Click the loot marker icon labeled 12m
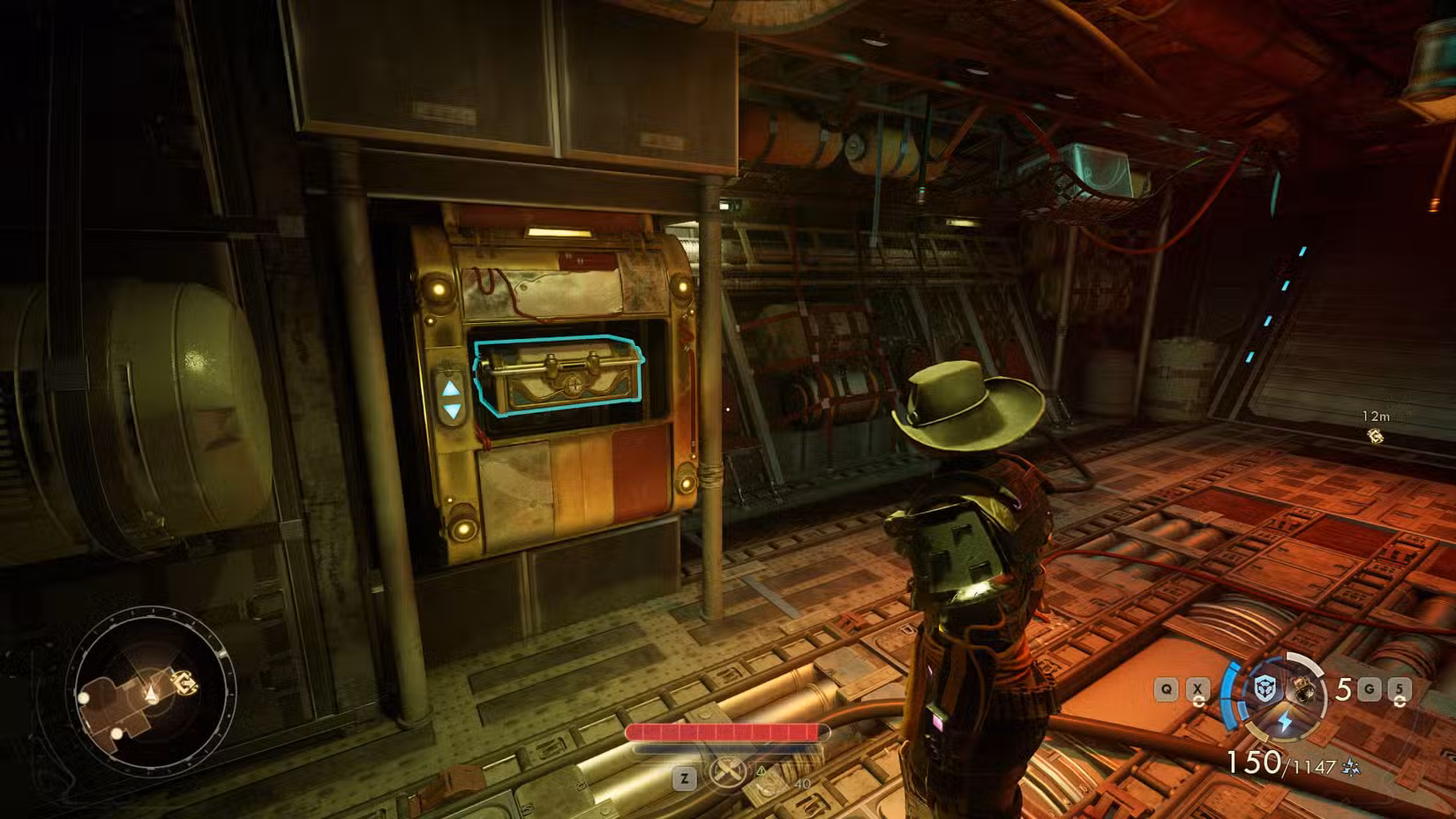Image resolution: width=1456 pixels, height=819 pixels. pyautogui.click(x=1376, y=436)
